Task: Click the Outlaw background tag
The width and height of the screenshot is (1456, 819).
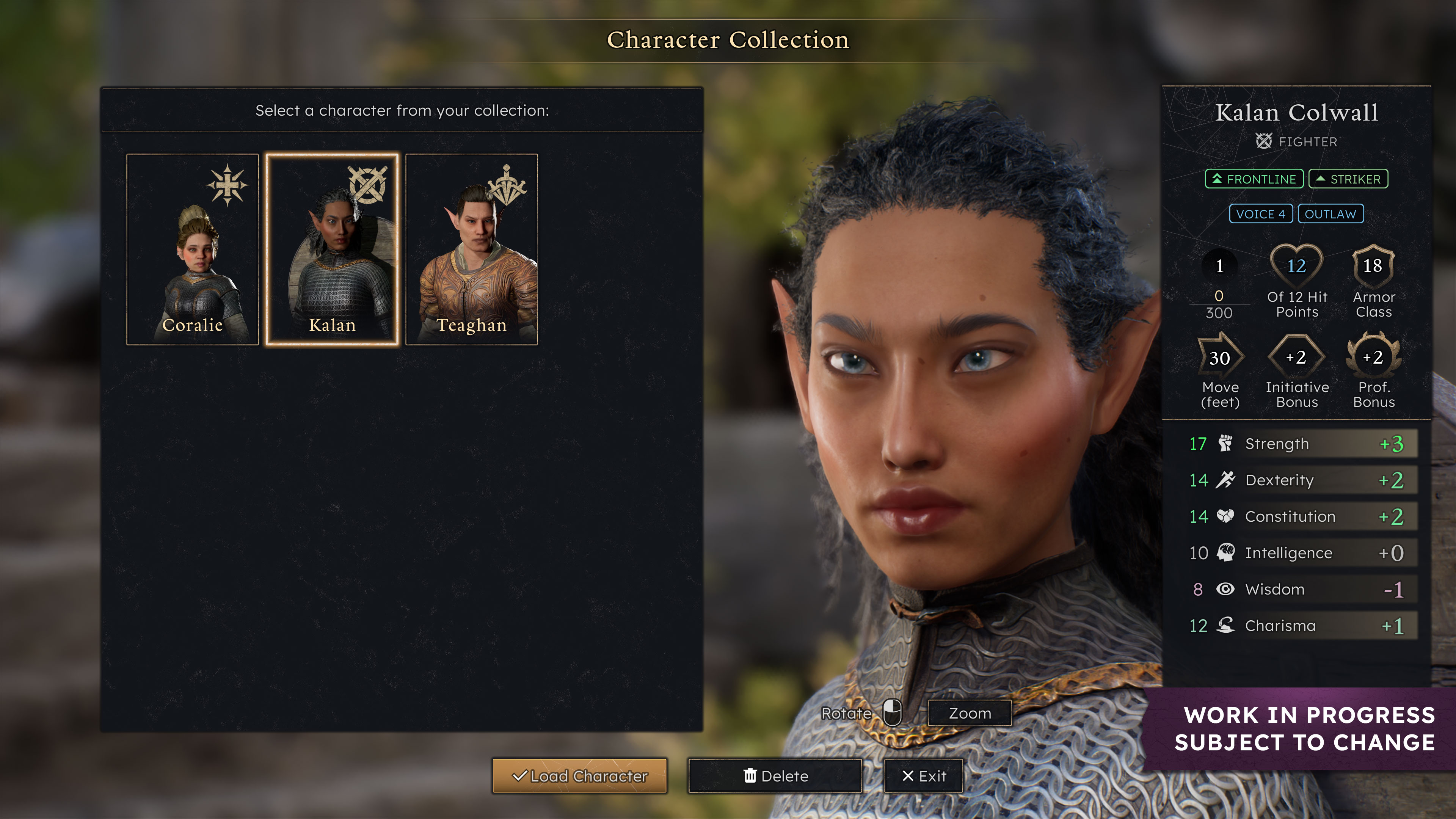Action: tap(1330, 214)
